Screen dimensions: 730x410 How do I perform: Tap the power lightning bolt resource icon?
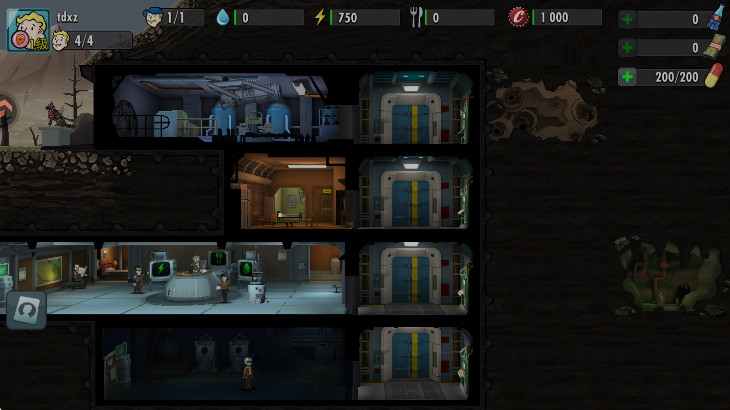(x=320, y=17)
